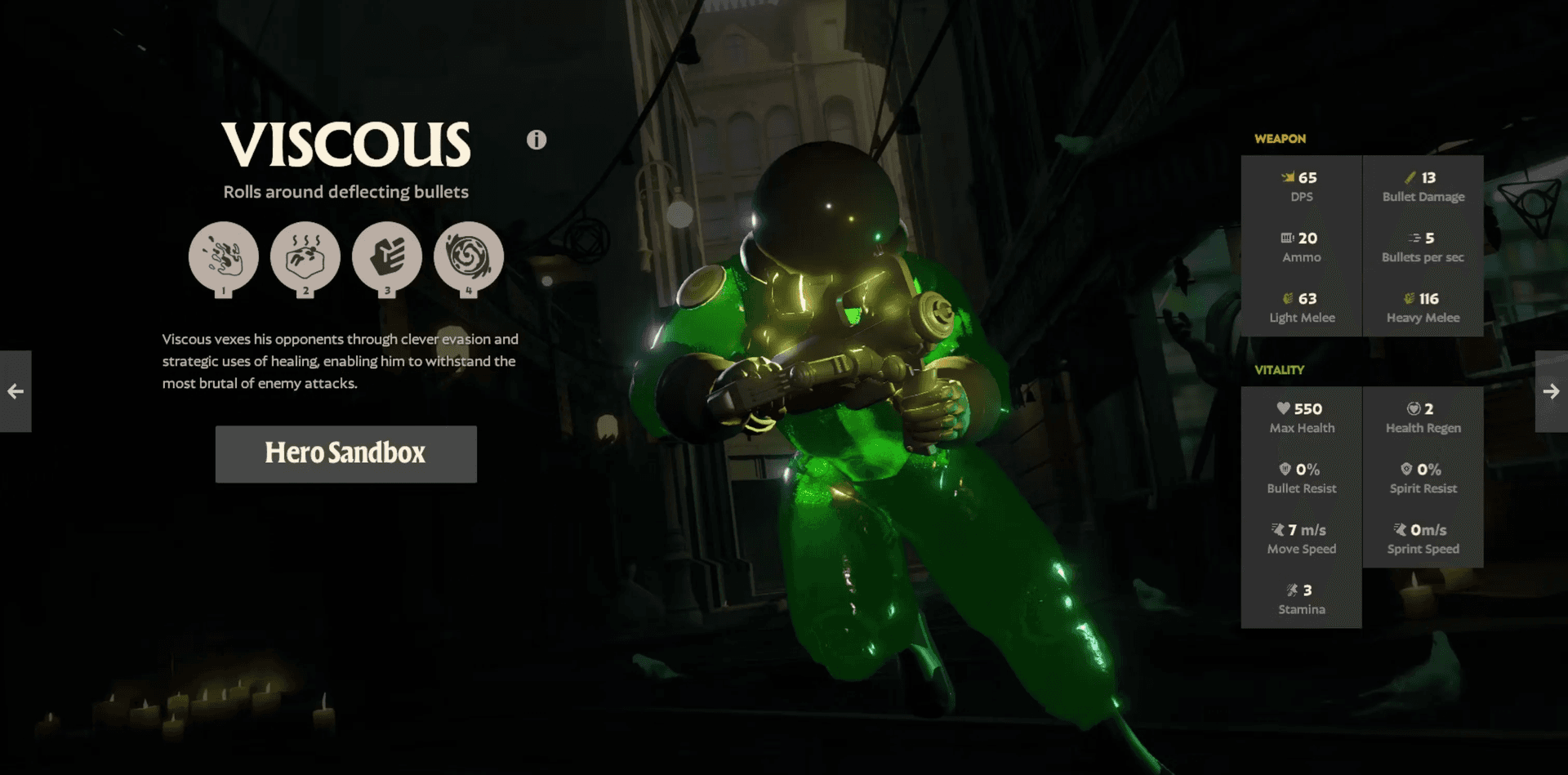Viewport: 1568px width, 775px height.
Task: Navigate to the next hero
Action: pyautogui.click(x=1551, y=392)
